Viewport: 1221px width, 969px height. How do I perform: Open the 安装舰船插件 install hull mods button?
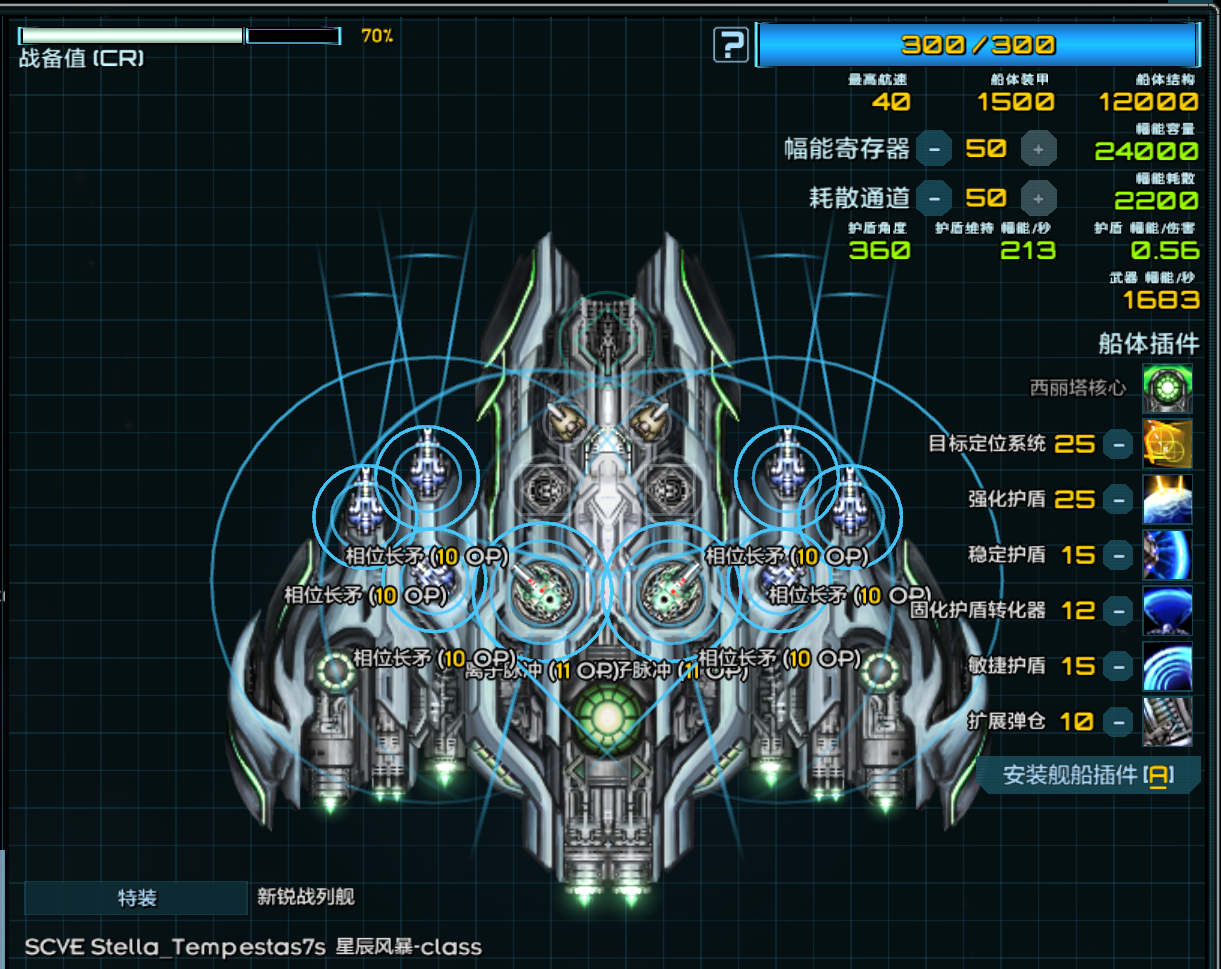[x=1089, y=775]
